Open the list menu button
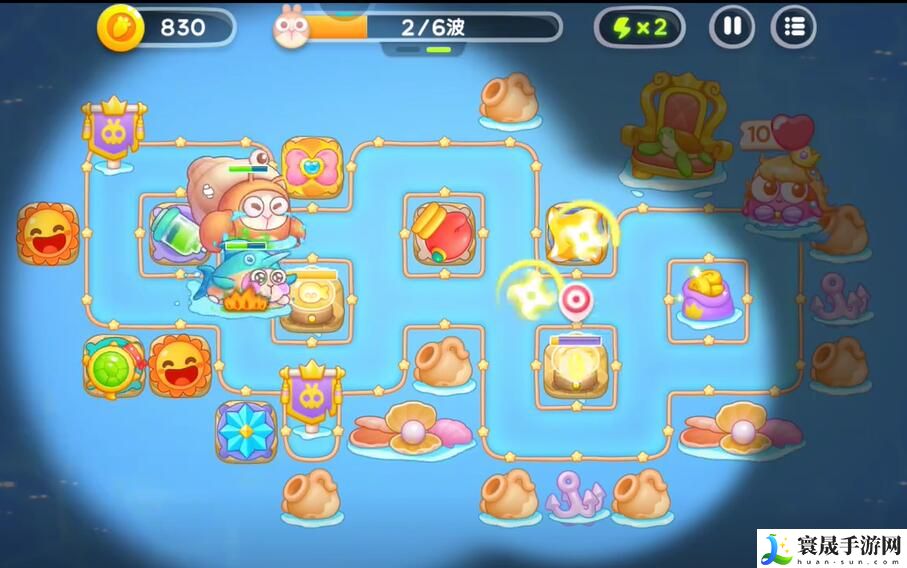 click(x=794, y=27)
